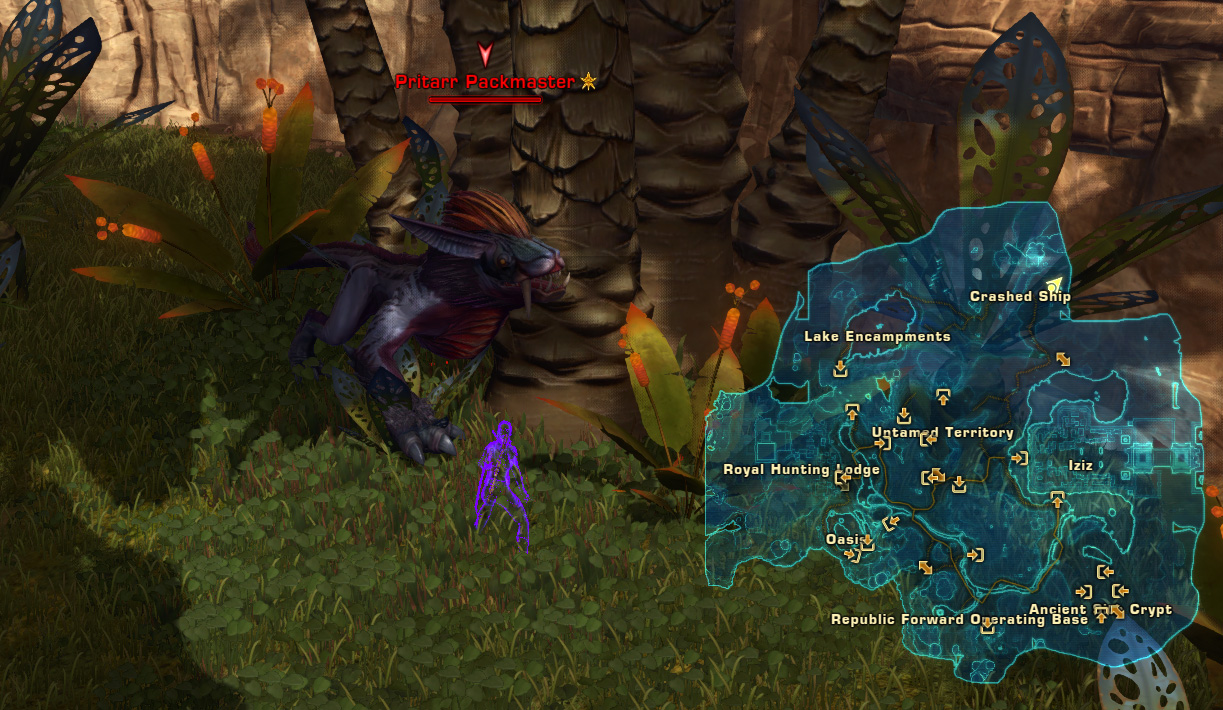Select the Oasis map label
This screenshot has height=710, width=1223.
(x=843, y=540)
